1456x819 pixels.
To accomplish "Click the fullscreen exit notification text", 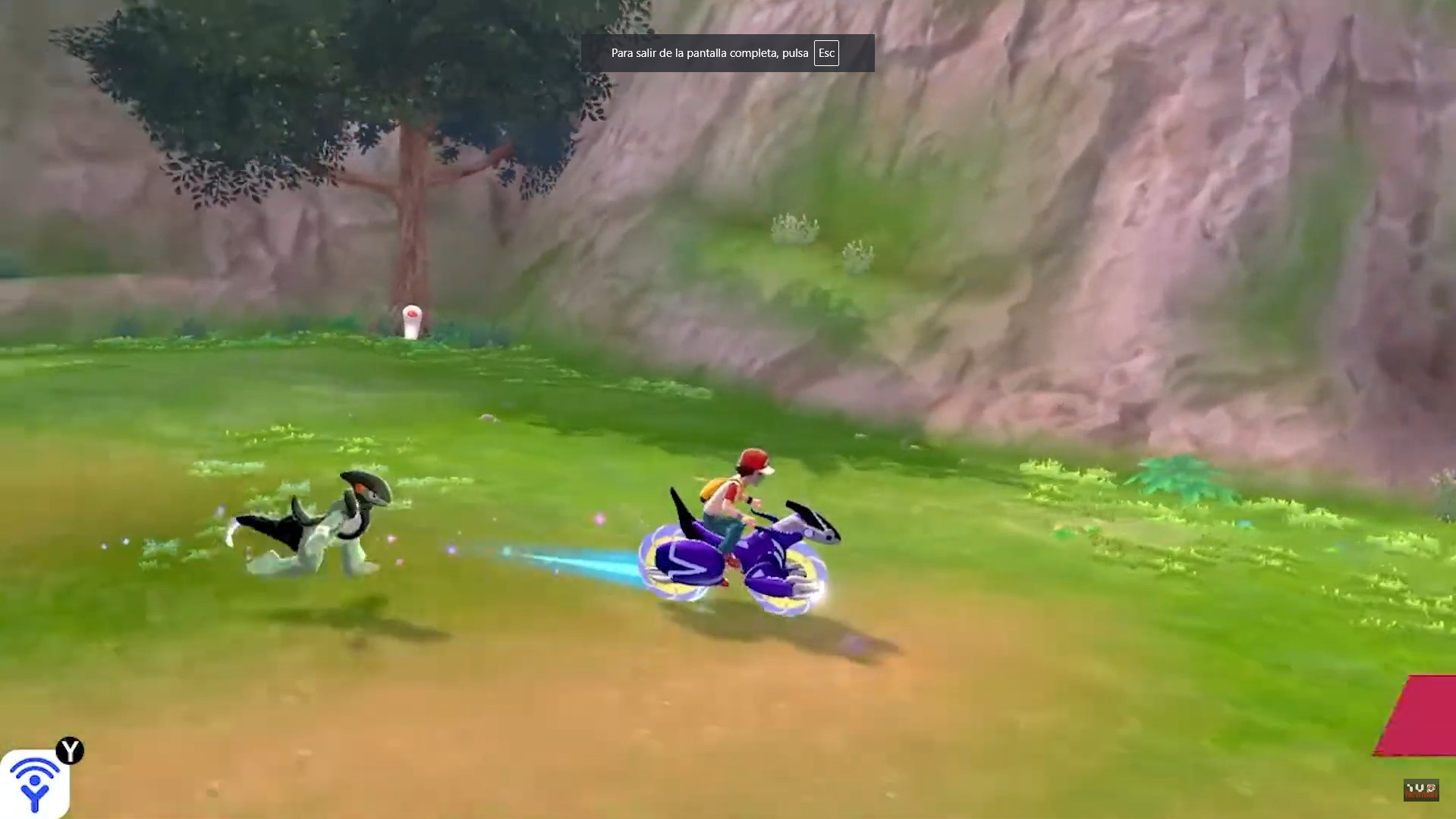I will [707, 53].
